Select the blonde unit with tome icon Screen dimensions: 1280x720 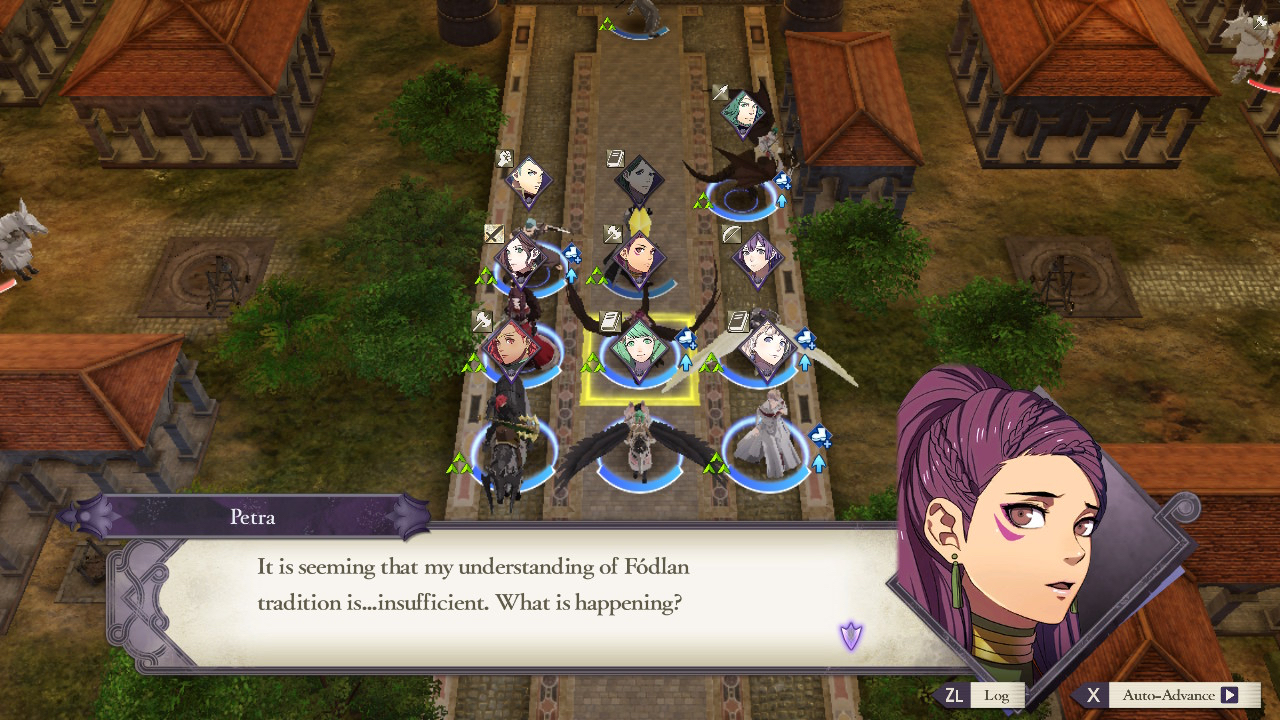pyautogui.click(x=765, y=346)
